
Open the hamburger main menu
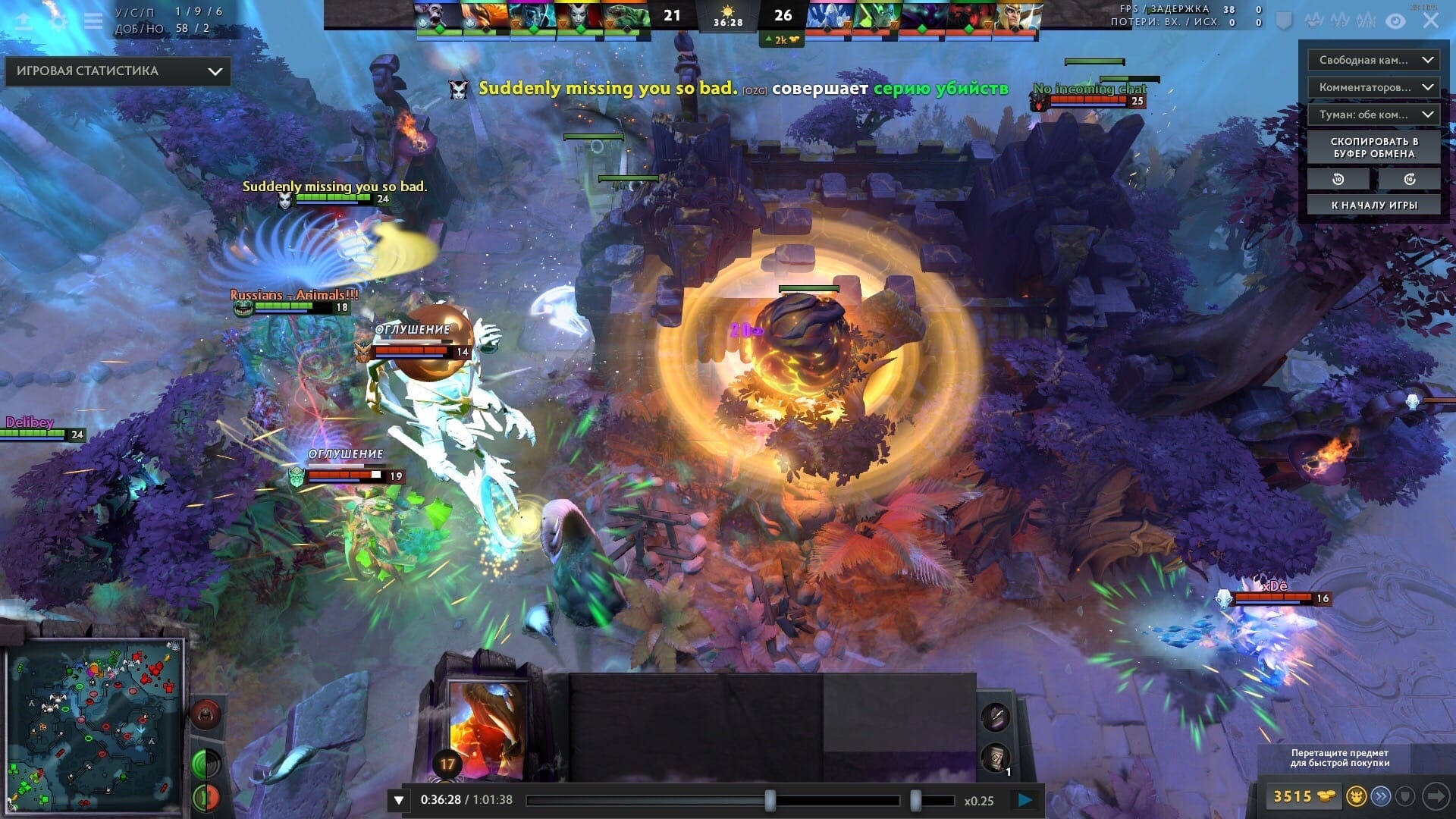tap(93, 20)
